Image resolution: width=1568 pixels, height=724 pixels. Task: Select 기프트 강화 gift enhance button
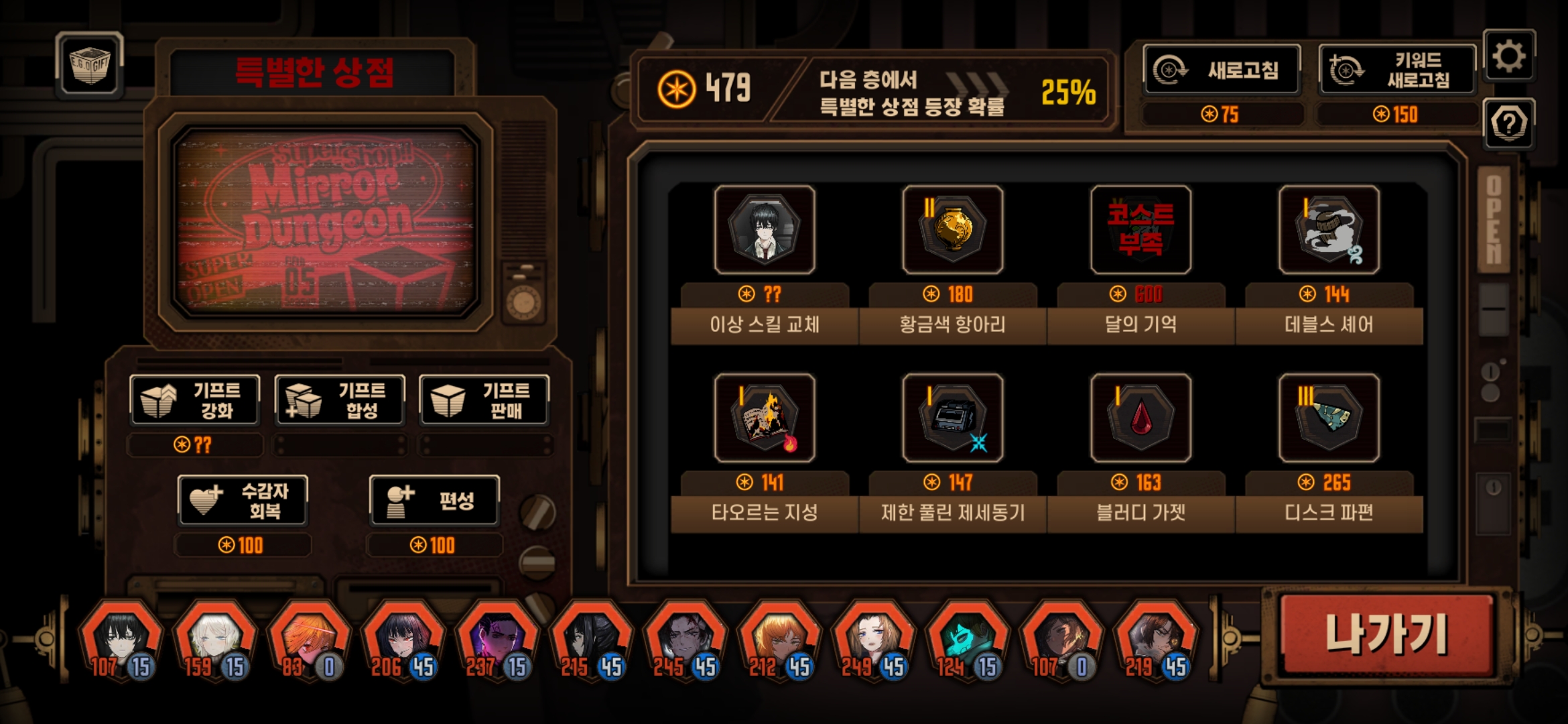pos(195,400)
